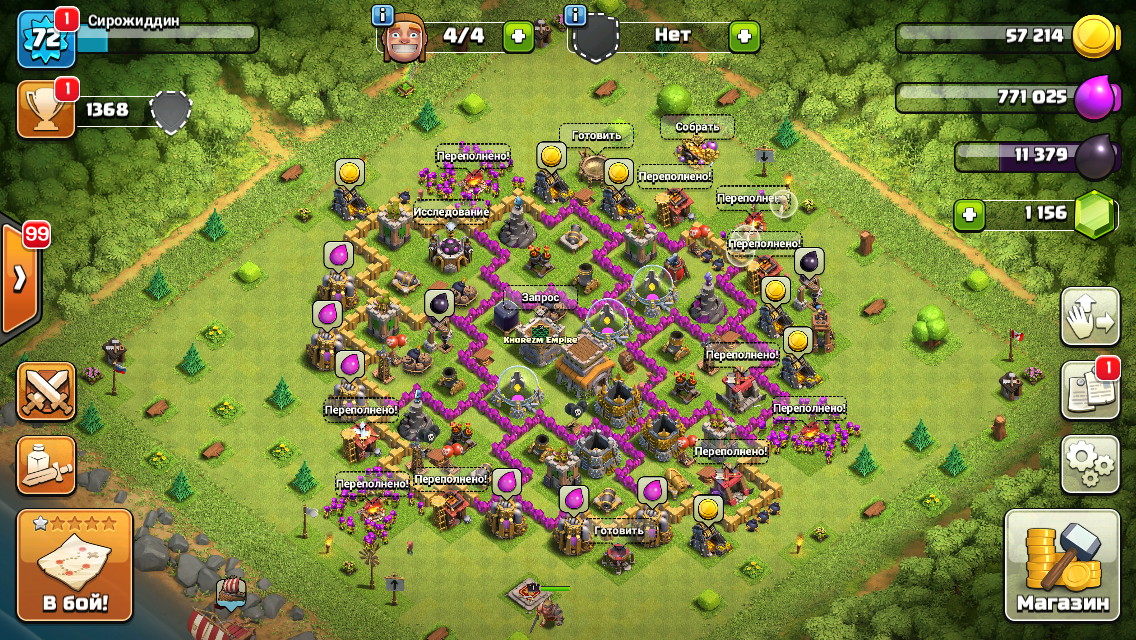Collect loot with the Собрать label
The height and width of the screenshot is (640, 1136).
[x=697, y=127]
